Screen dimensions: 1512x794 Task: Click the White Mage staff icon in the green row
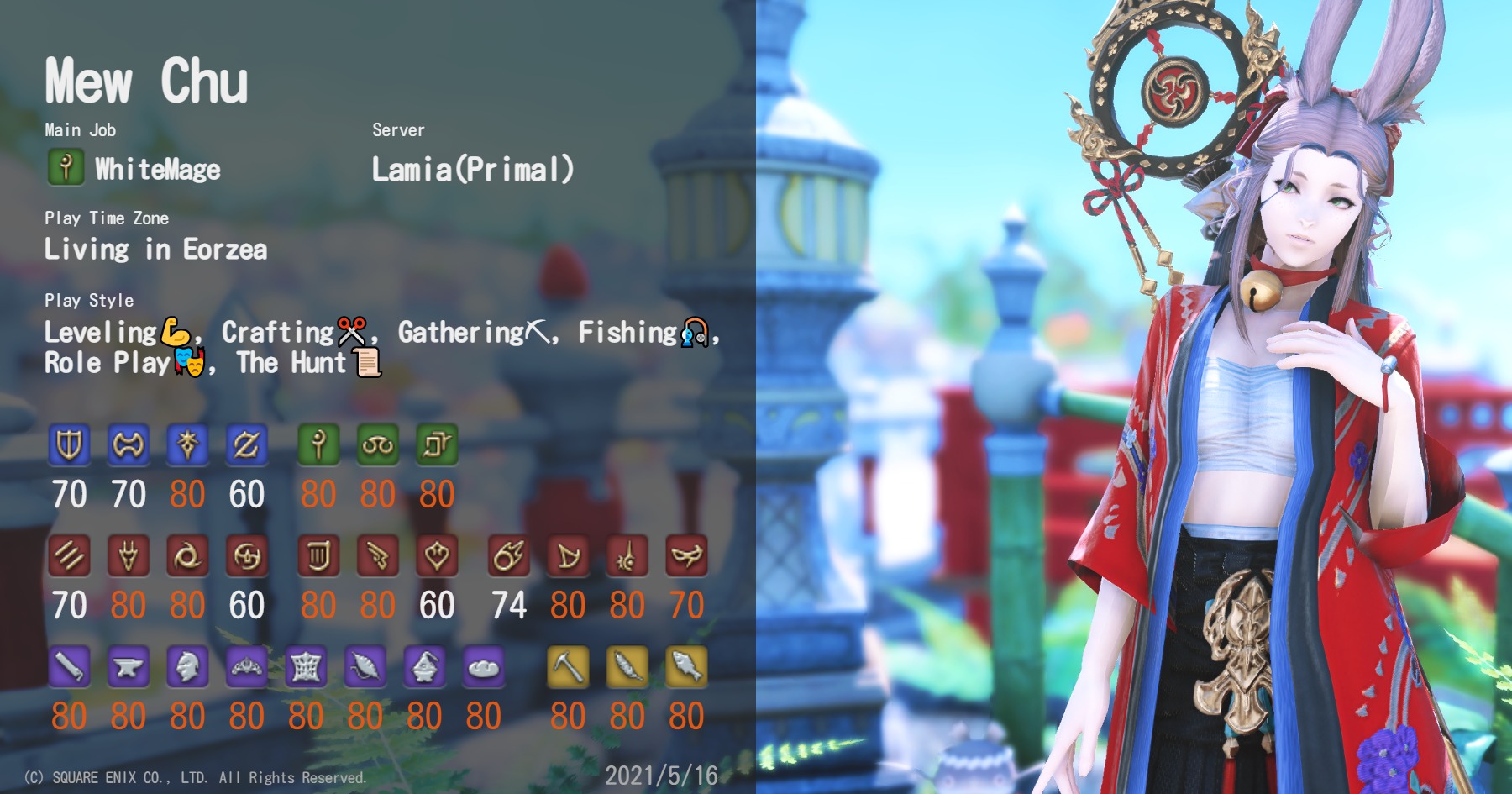[x=322, y=445]
